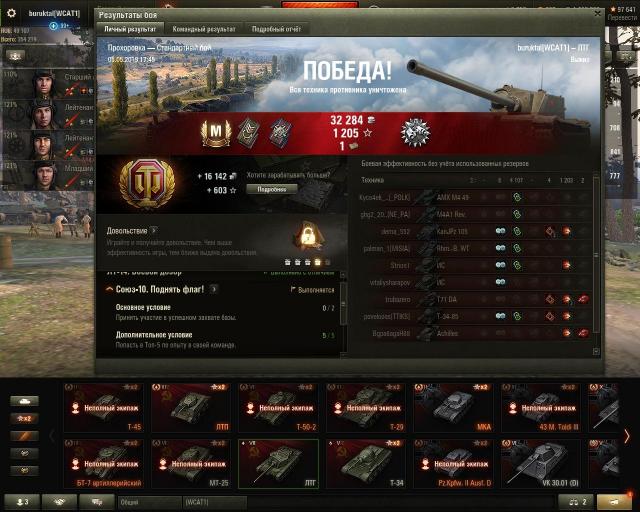Expand the Союз-10 Поднять флаг mission
This screenshot has width=640, height=512.
click(x=109, y=289)
